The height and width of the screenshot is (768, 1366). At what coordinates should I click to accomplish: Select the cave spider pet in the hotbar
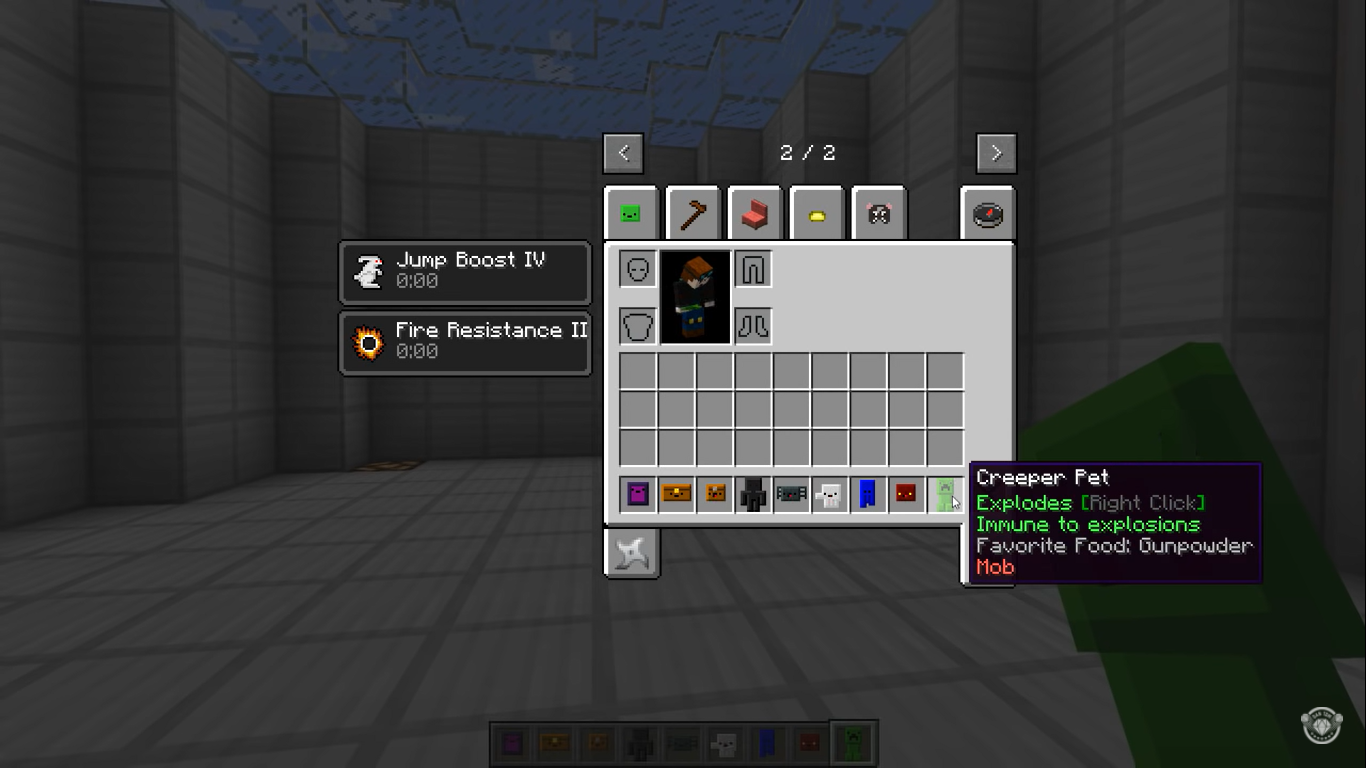click(x=791, y=494)
